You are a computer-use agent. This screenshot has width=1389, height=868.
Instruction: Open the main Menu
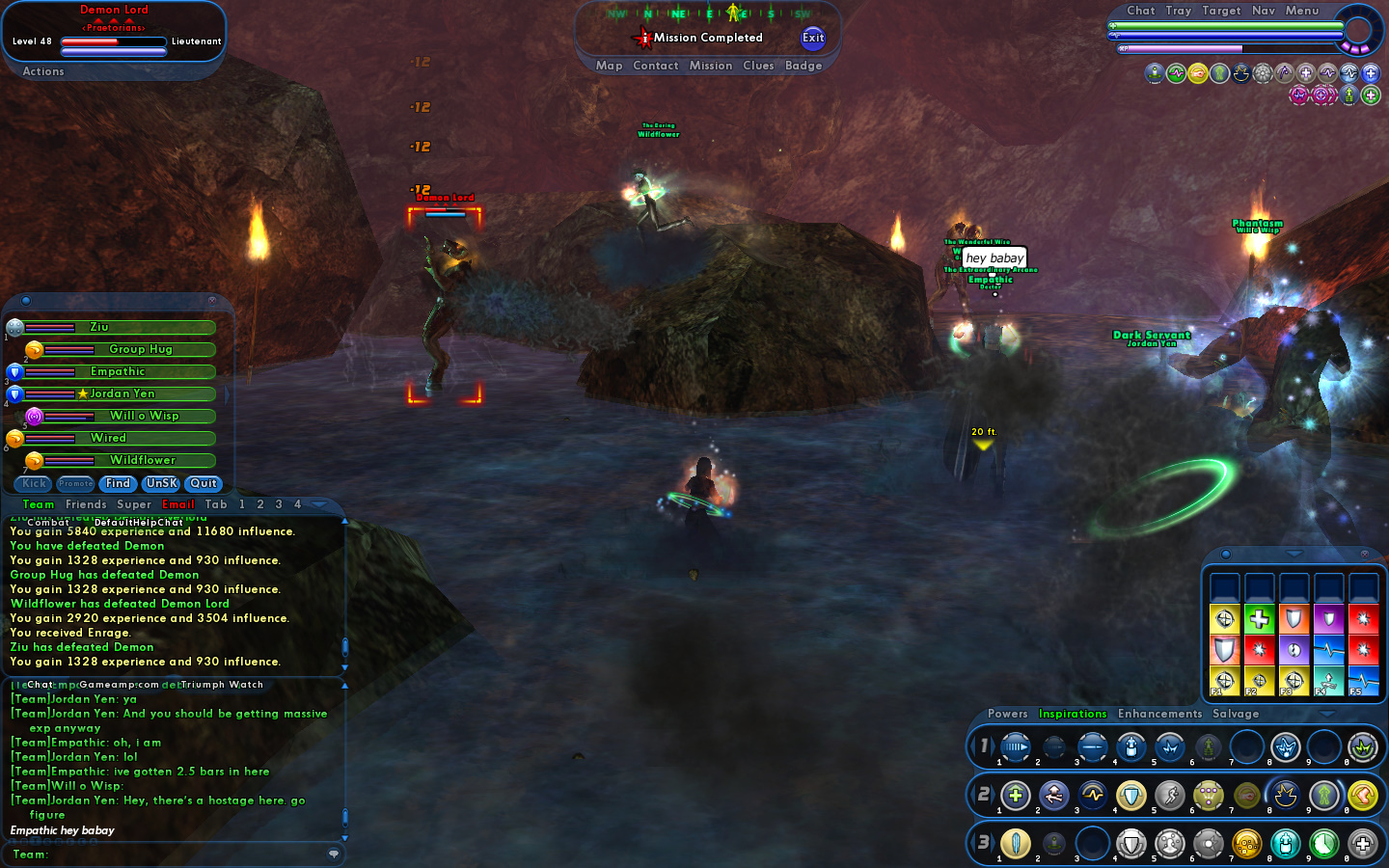(x=1301, y=11)
